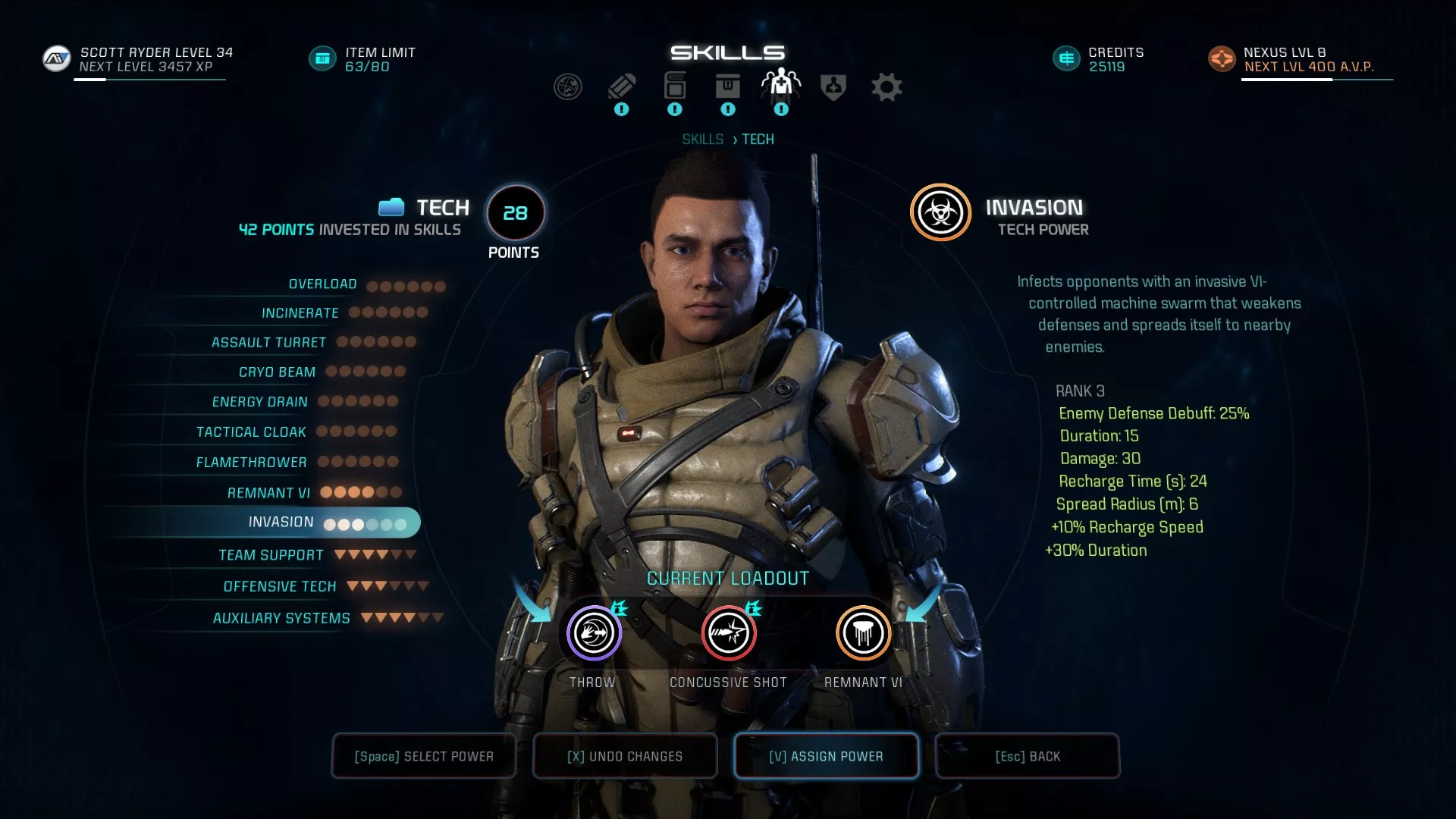Click the galaxy emblem icon on the far left

tap(569, 86)
